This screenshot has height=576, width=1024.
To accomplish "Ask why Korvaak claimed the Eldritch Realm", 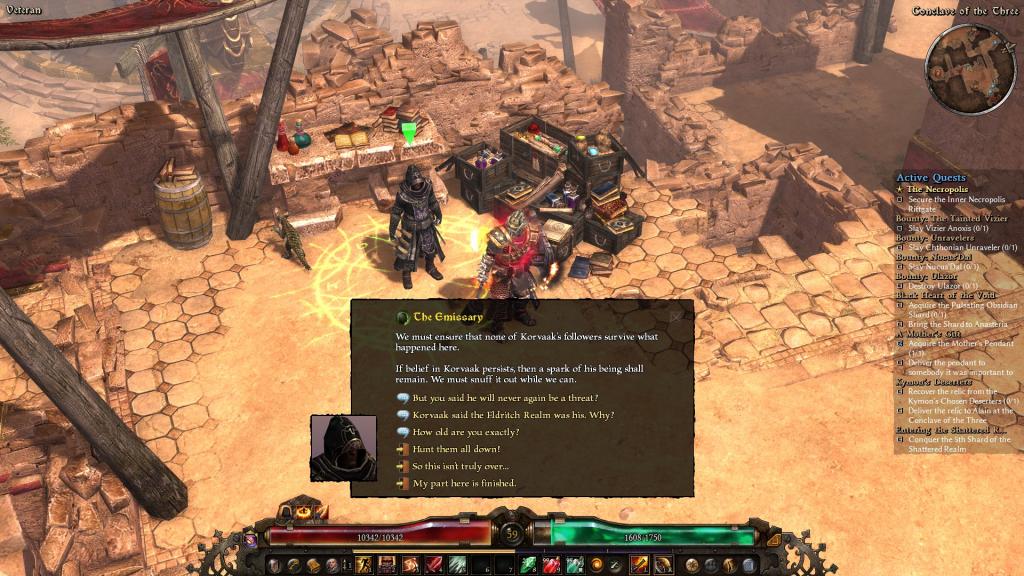I will (513, 415).
